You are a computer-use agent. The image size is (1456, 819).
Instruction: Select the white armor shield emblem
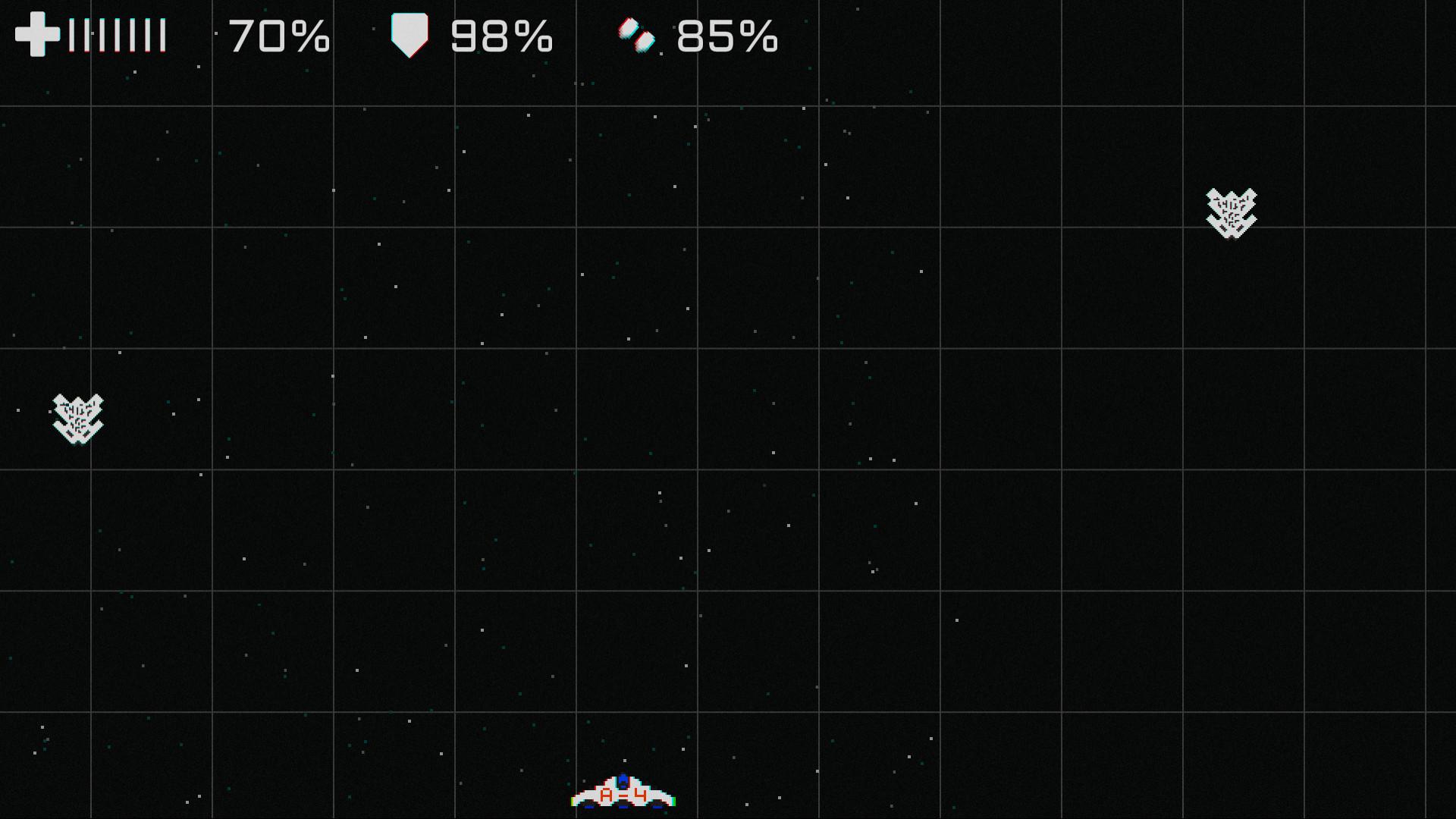[x=409, y=33]
